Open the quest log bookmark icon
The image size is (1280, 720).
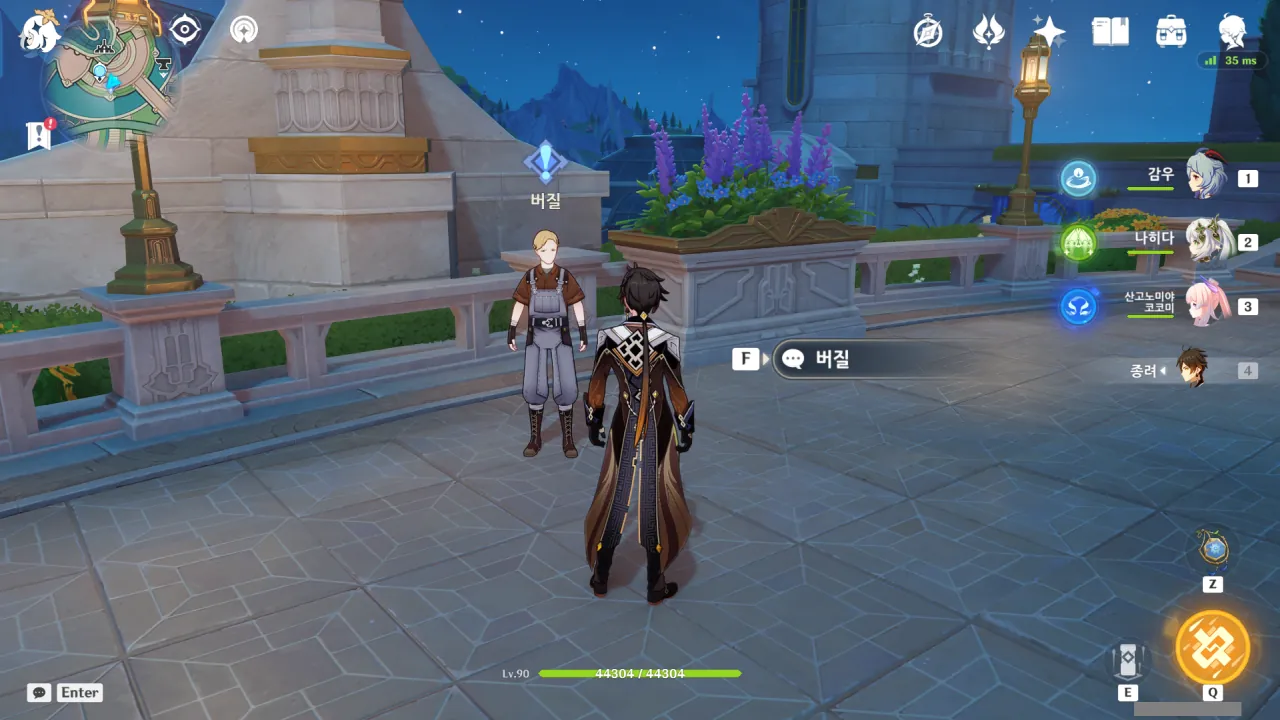tap(39, 135)
